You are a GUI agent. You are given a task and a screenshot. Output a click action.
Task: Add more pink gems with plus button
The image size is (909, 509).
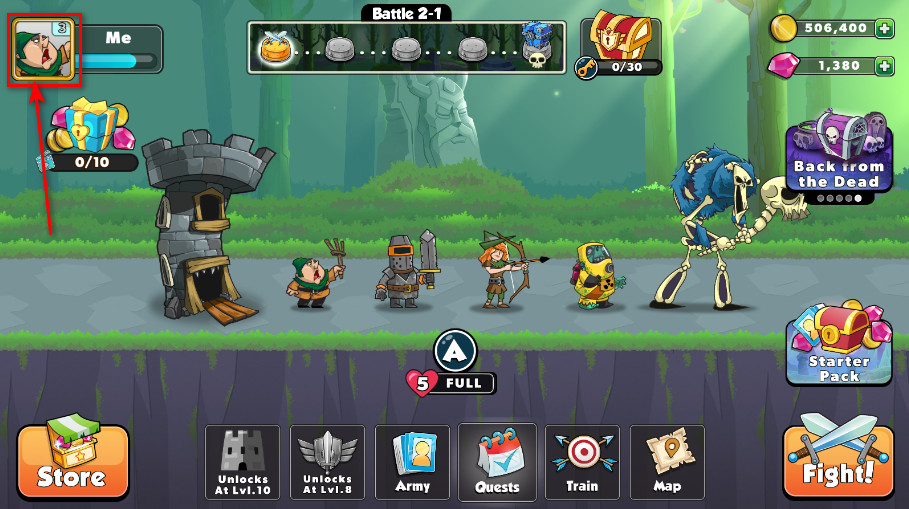pos(884,66)
